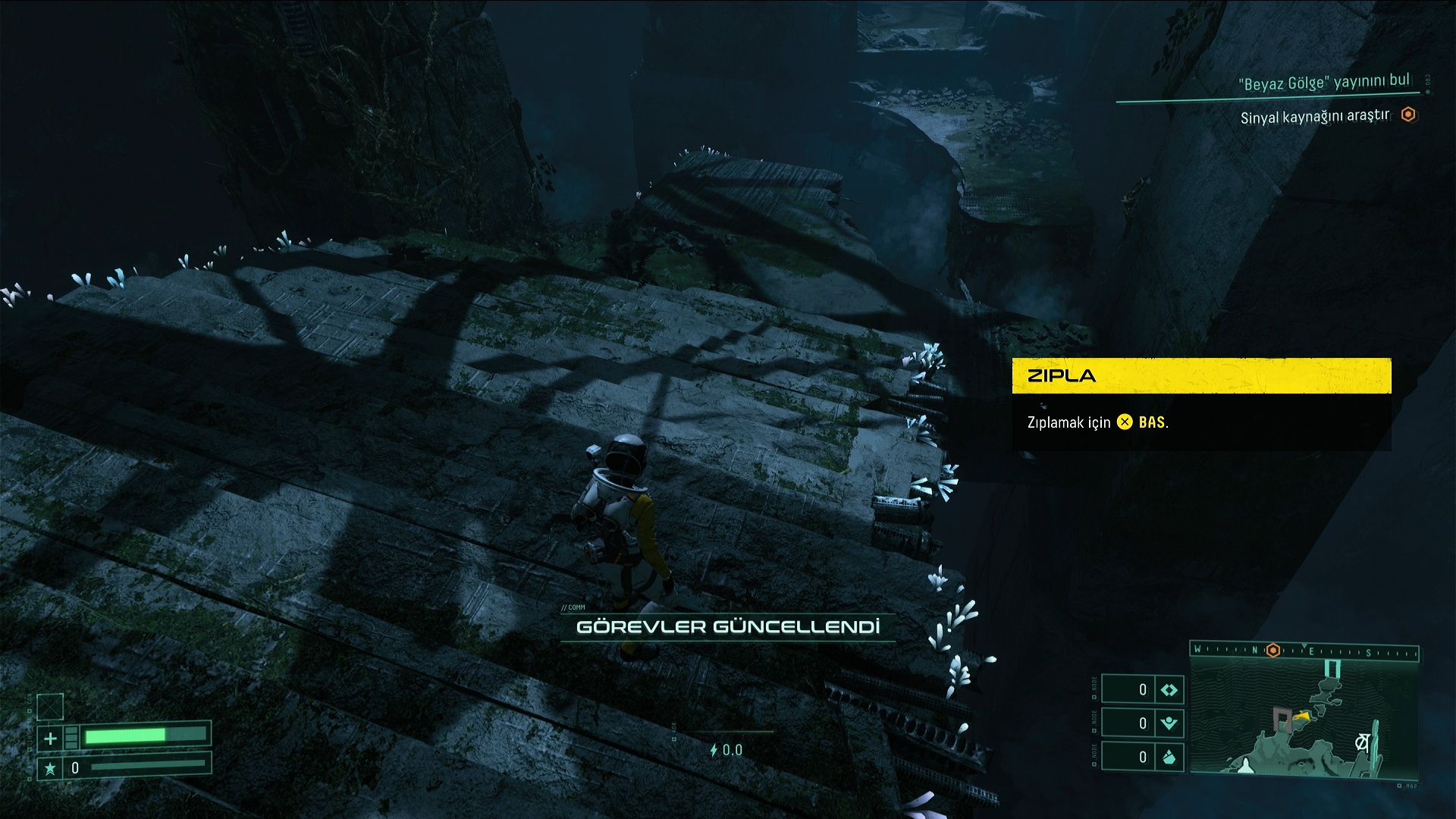Select the Beyaz Gölge quest tracker
Screen dimensions: 1456x819
coord(1324,82)
